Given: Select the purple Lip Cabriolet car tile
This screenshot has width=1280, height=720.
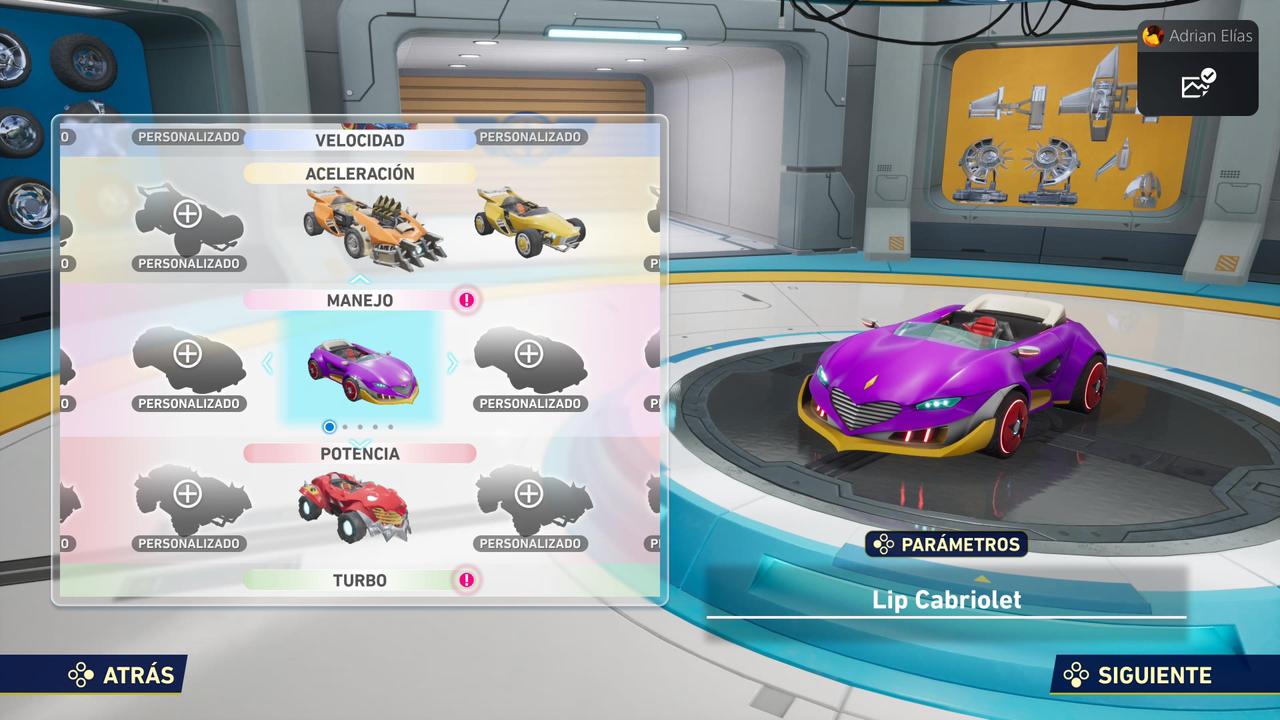Looking at the screenshot, I should (362, 367).
